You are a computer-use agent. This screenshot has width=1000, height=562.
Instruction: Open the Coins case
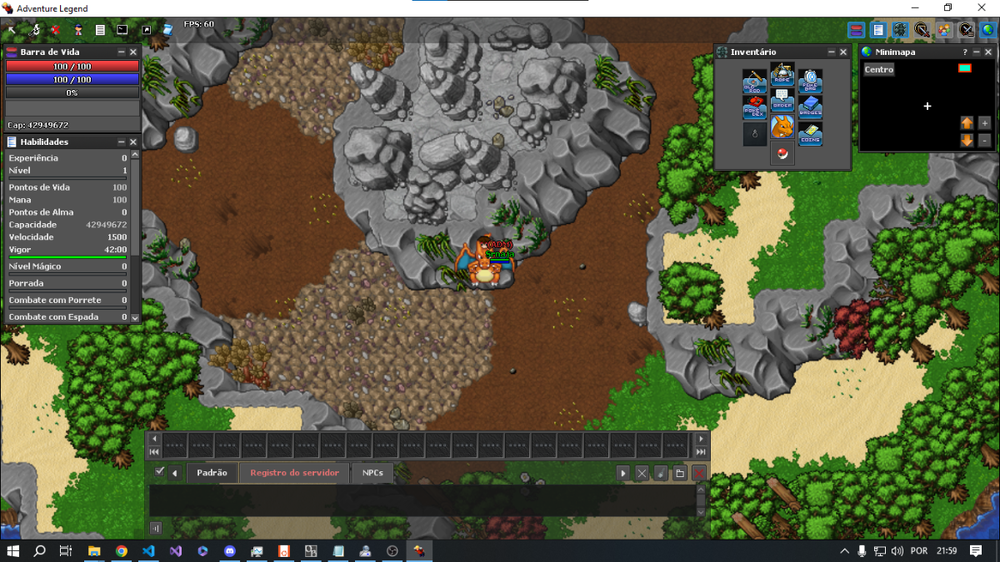point(810,134)
